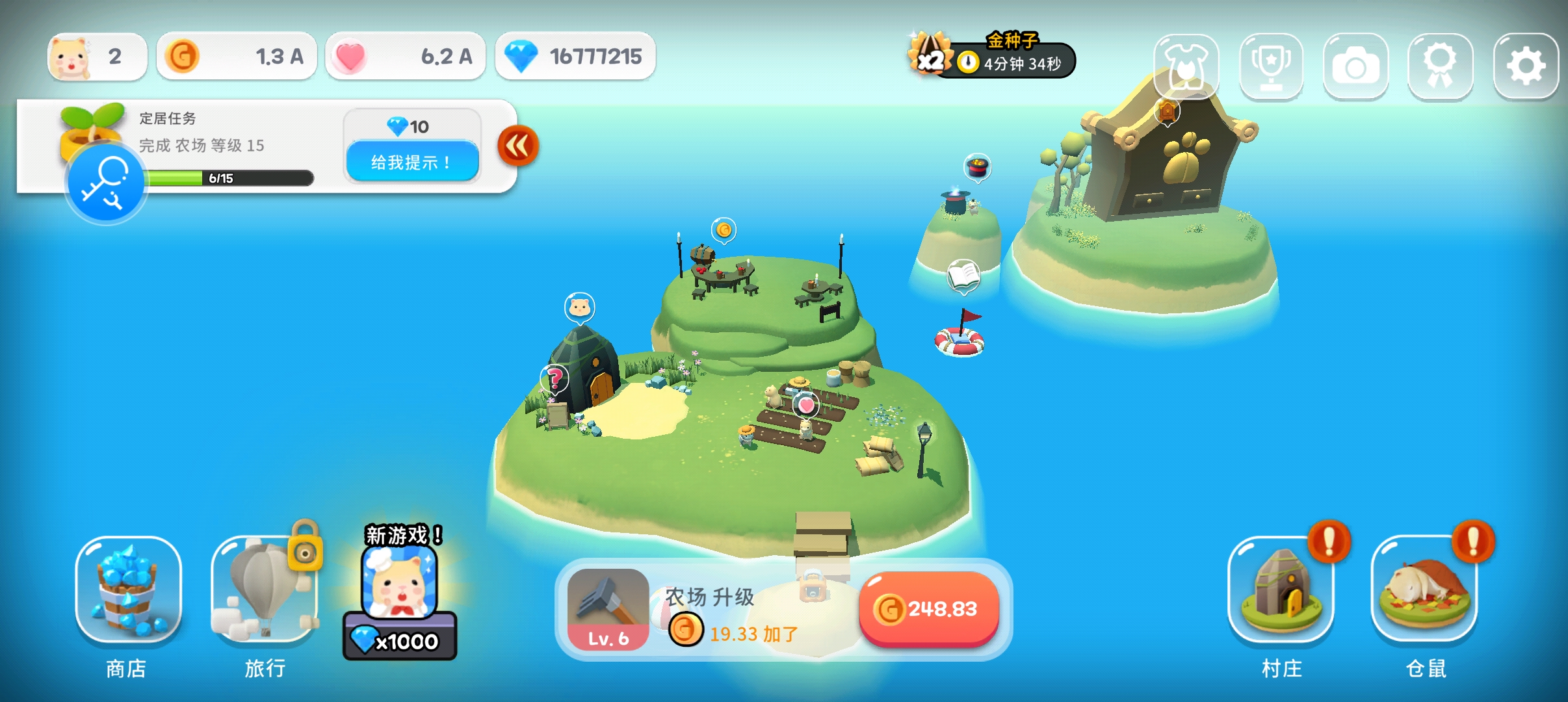Collect the gold coin bubble over table

click(724, 229)
